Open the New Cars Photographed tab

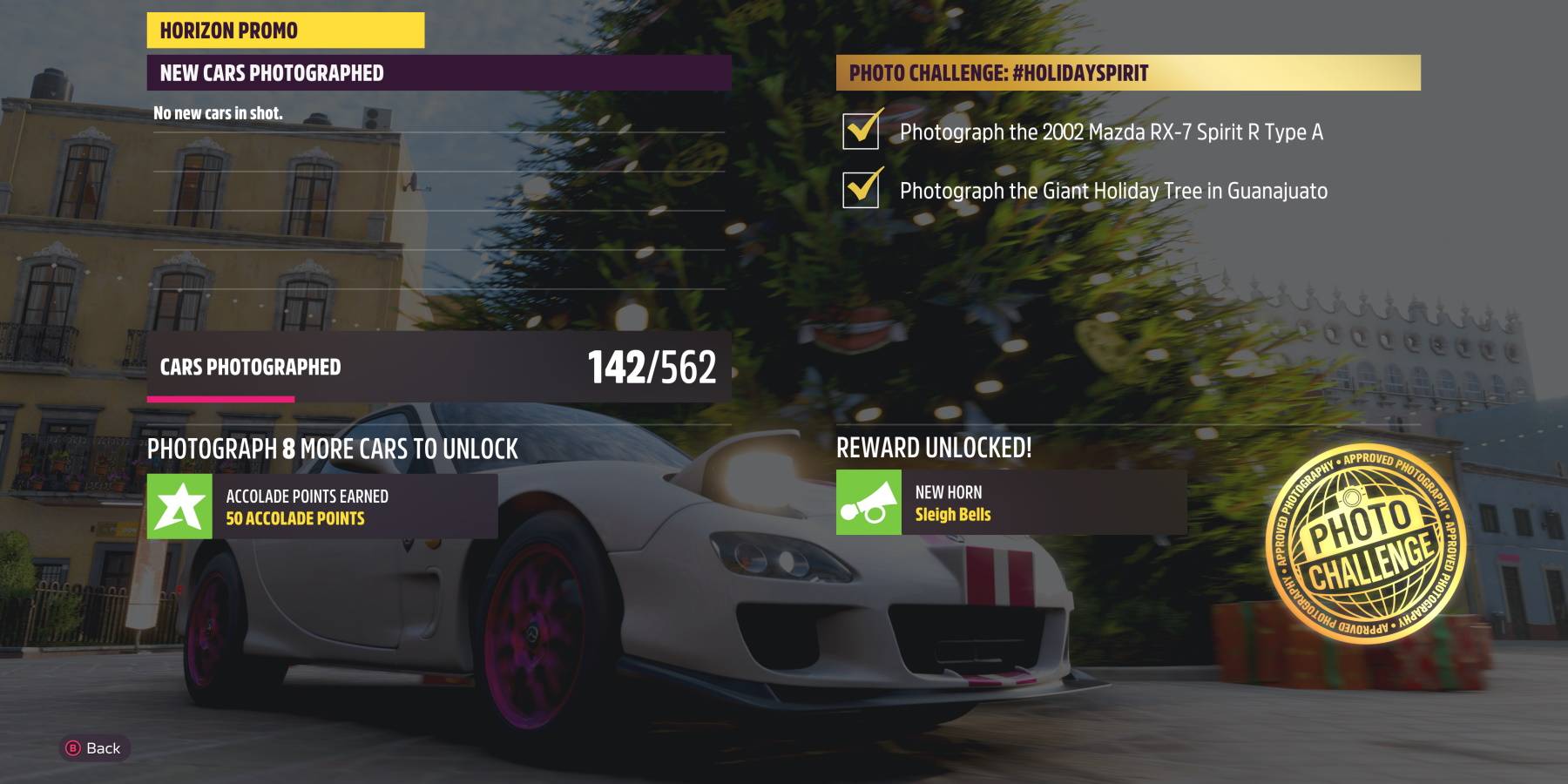[436, 72]
